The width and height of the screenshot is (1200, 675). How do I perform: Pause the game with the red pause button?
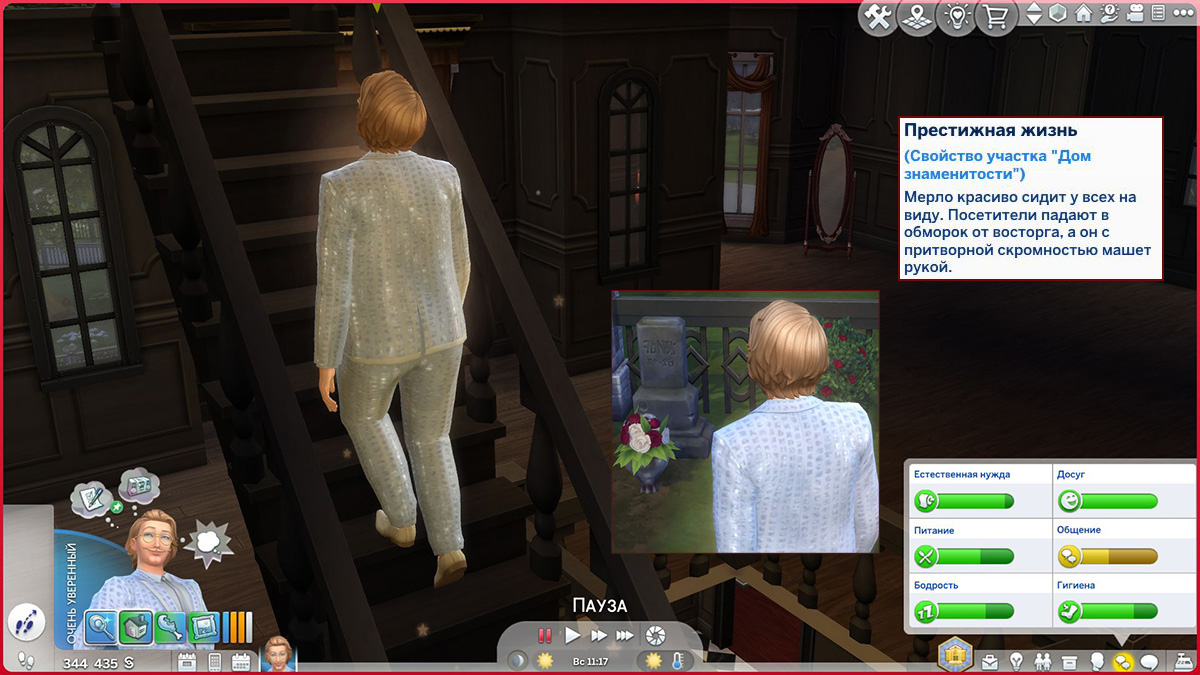pos(545,635)
